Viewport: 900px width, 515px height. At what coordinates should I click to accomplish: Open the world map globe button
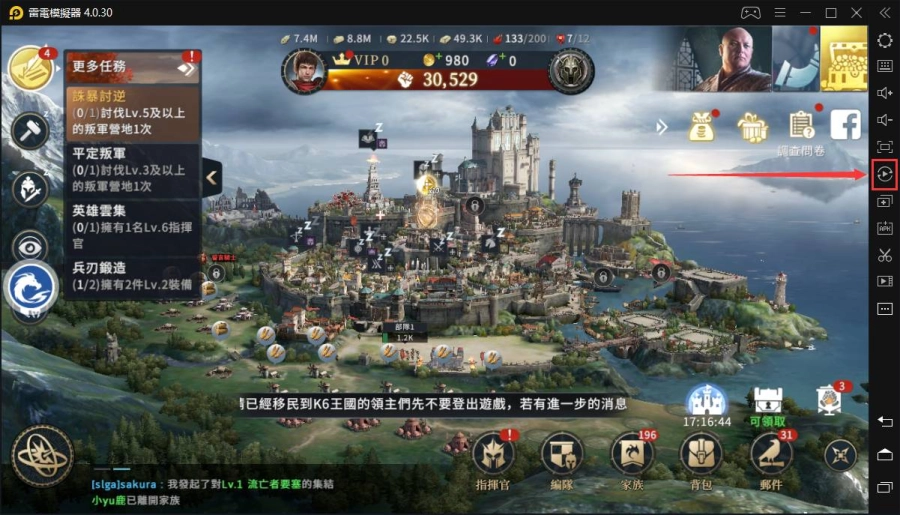click(x=42, y=456)
